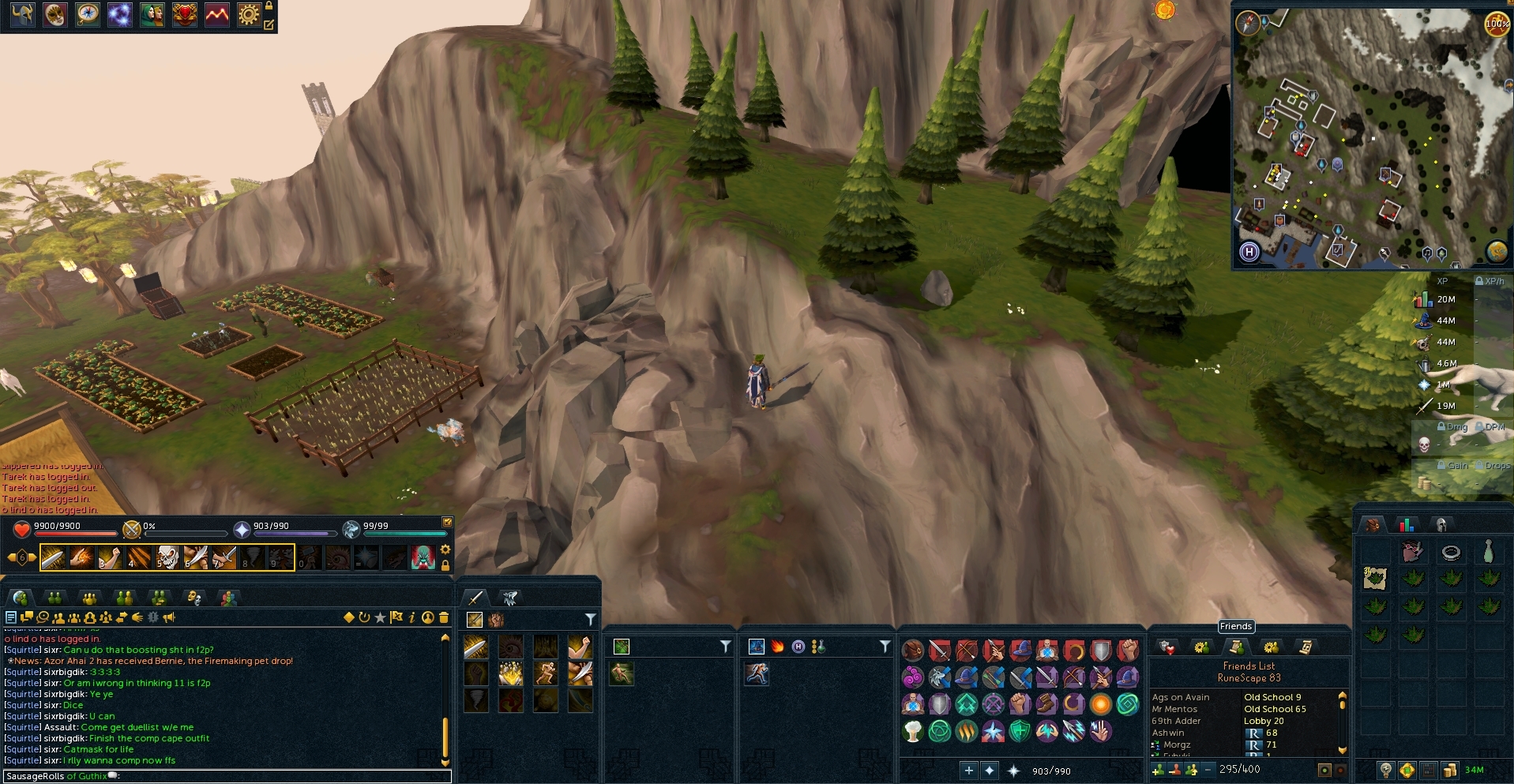Open the horned helmet Hero menu
The height and width of the screenshot is (784, 1514).
coord(22,15)
